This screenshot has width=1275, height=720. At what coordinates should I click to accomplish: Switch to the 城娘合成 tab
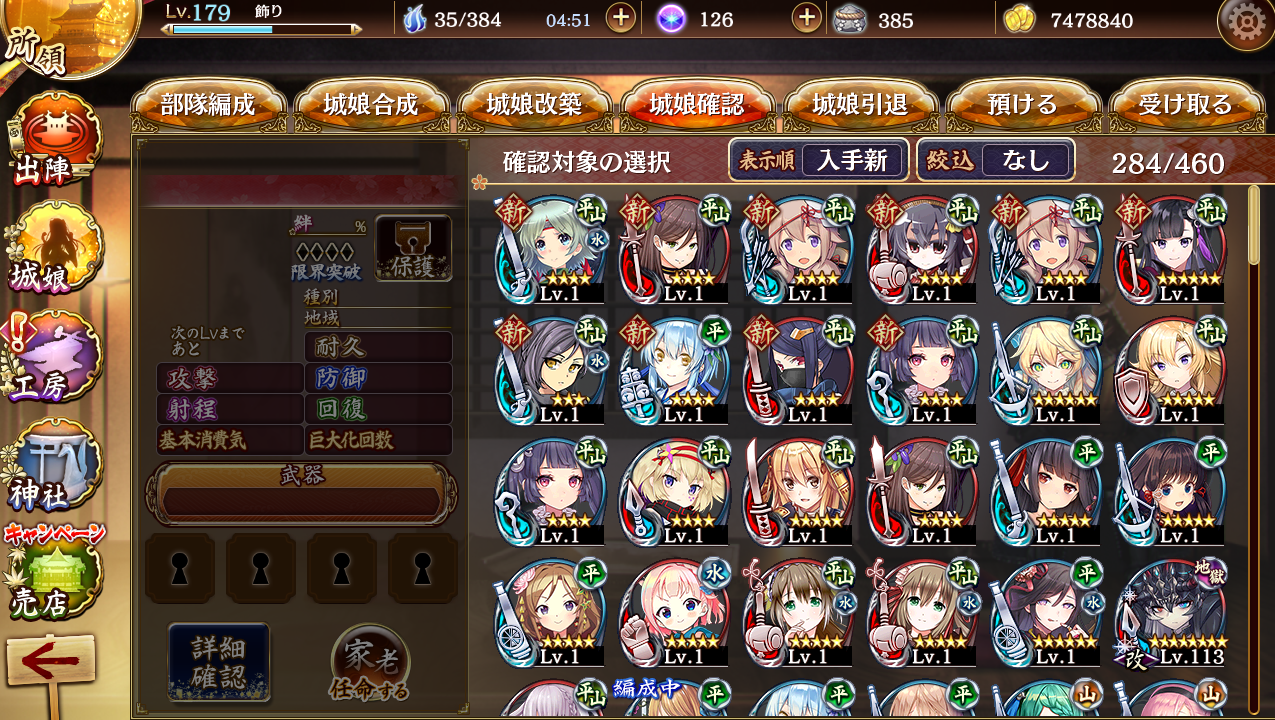pos(371,105)
